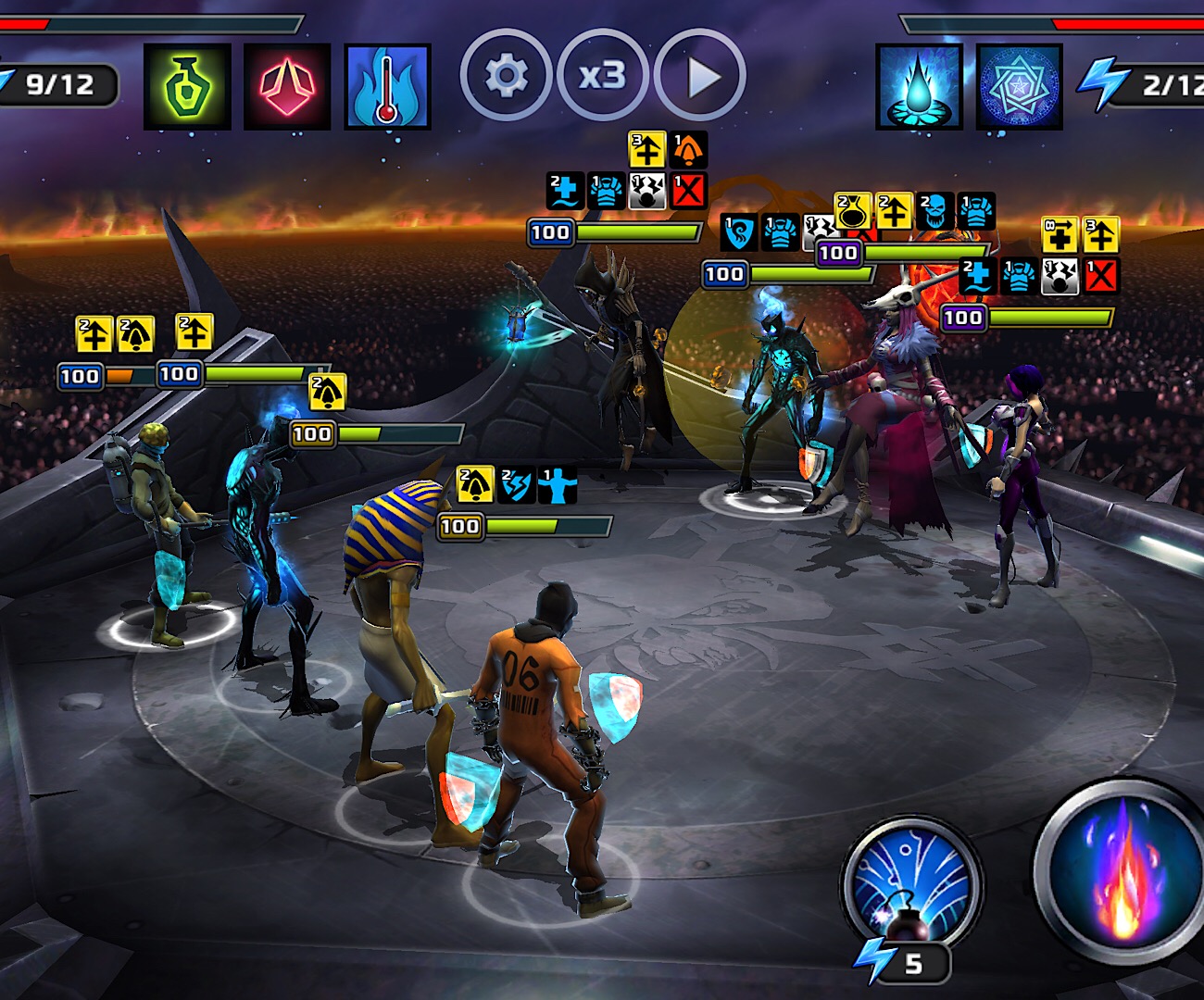Activate the auto-play arrow button
The height and width of the screenshot is (1000, 1204).
pos(701,77)
